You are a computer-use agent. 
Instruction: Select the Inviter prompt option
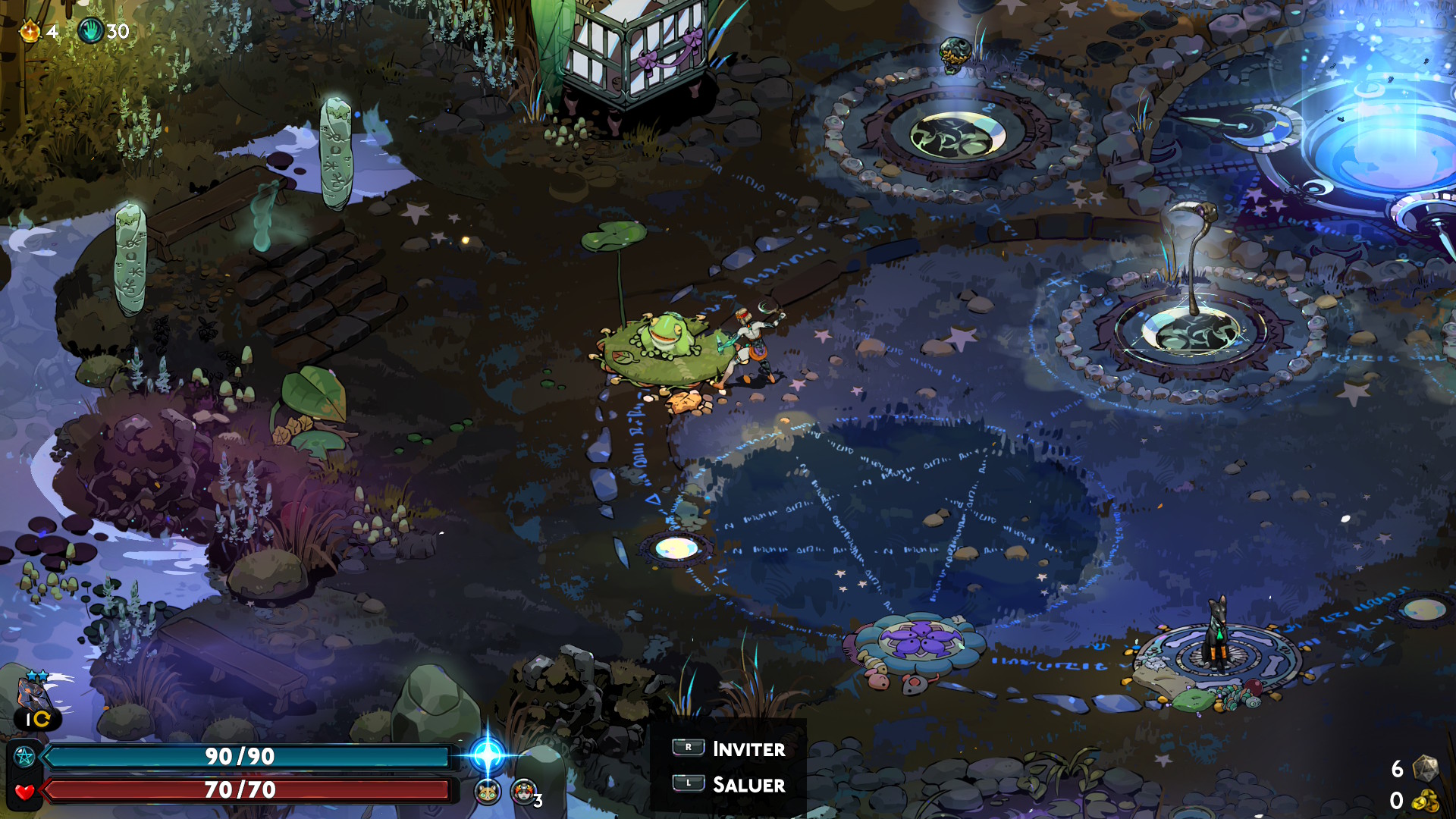[728, 748]
